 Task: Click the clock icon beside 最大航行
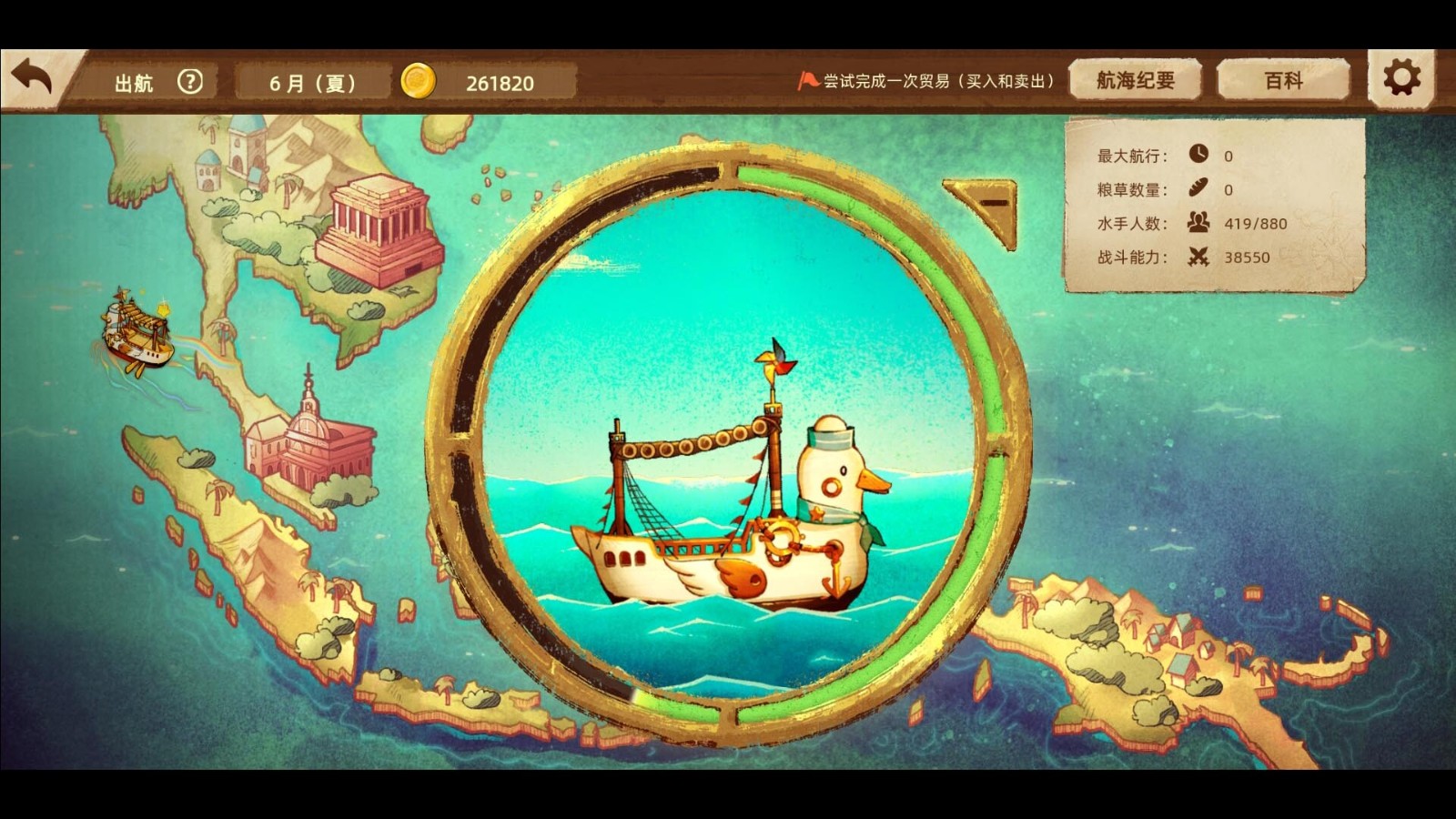tap(1197, 156)
